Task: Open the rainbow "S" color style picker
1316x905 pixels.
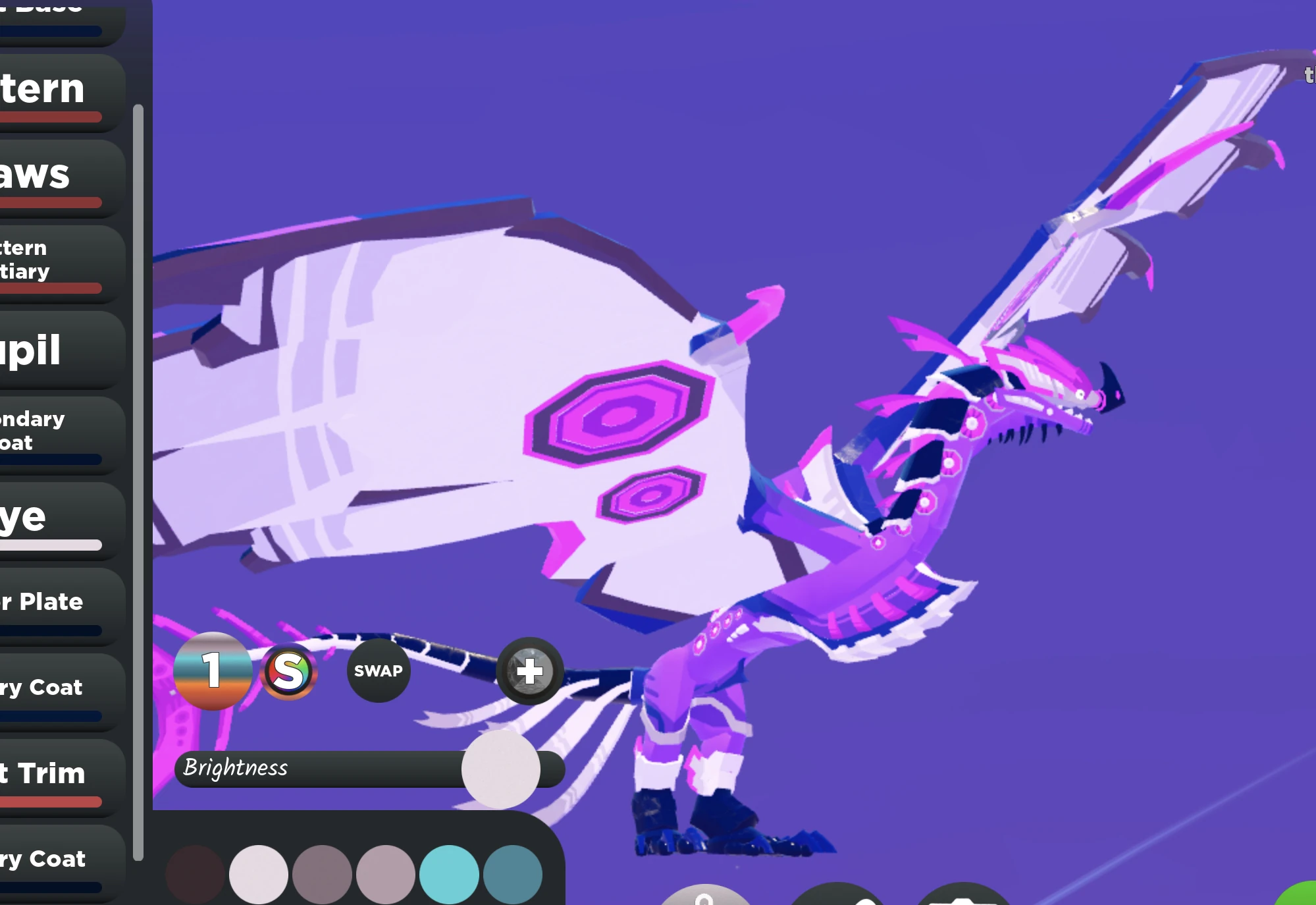Action: pyautogui.click(x=290, y=671)
